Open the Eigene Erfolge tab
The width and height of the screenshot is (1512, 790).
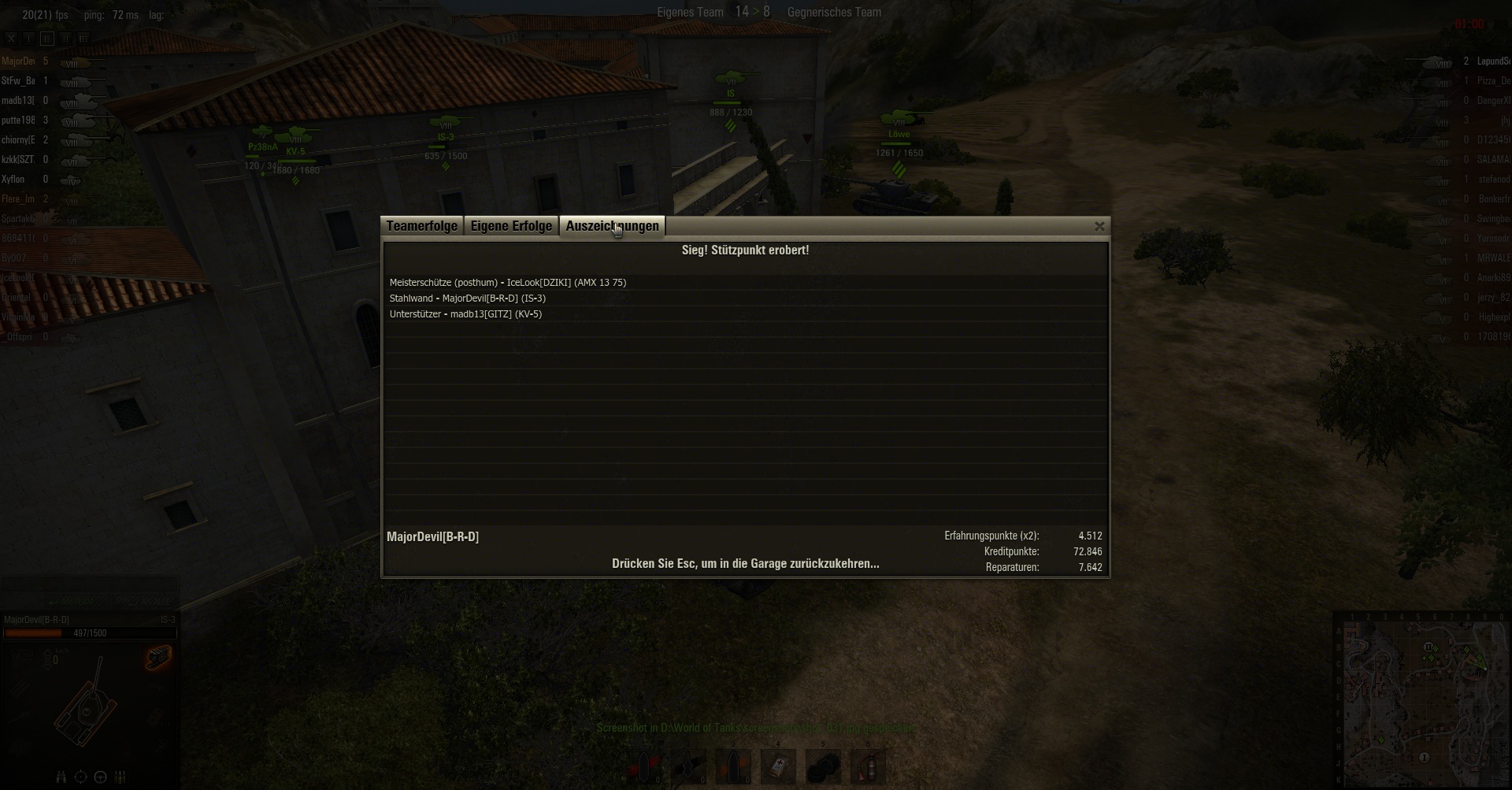tap(511, 227)
